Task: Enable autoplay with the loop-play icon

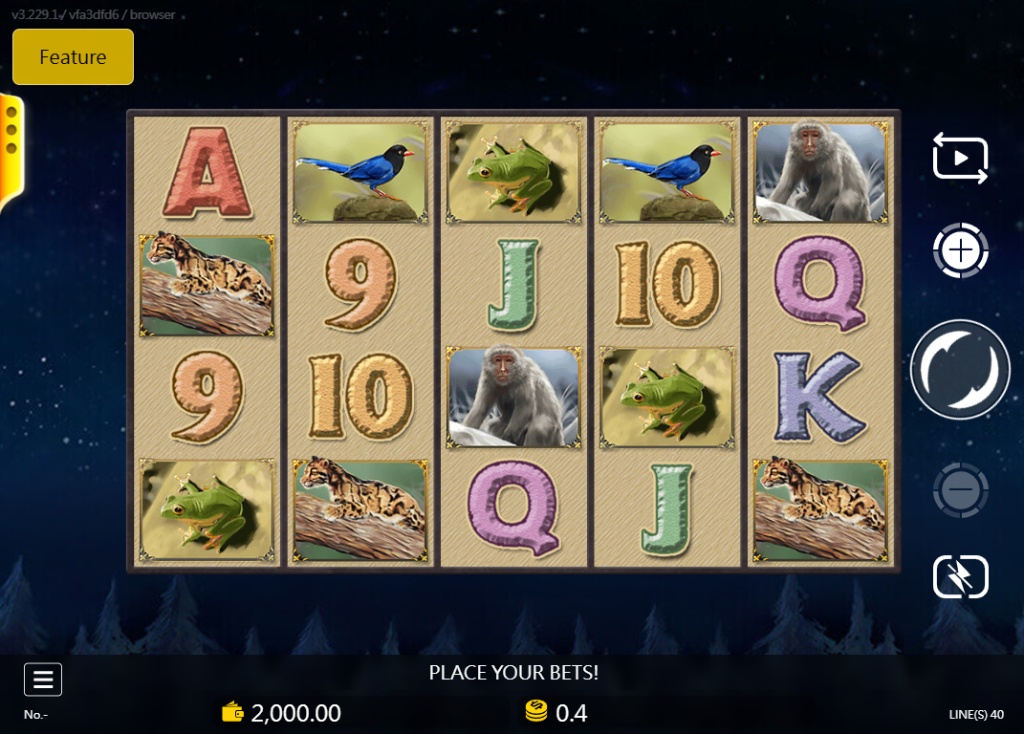Action: [960, 158]
